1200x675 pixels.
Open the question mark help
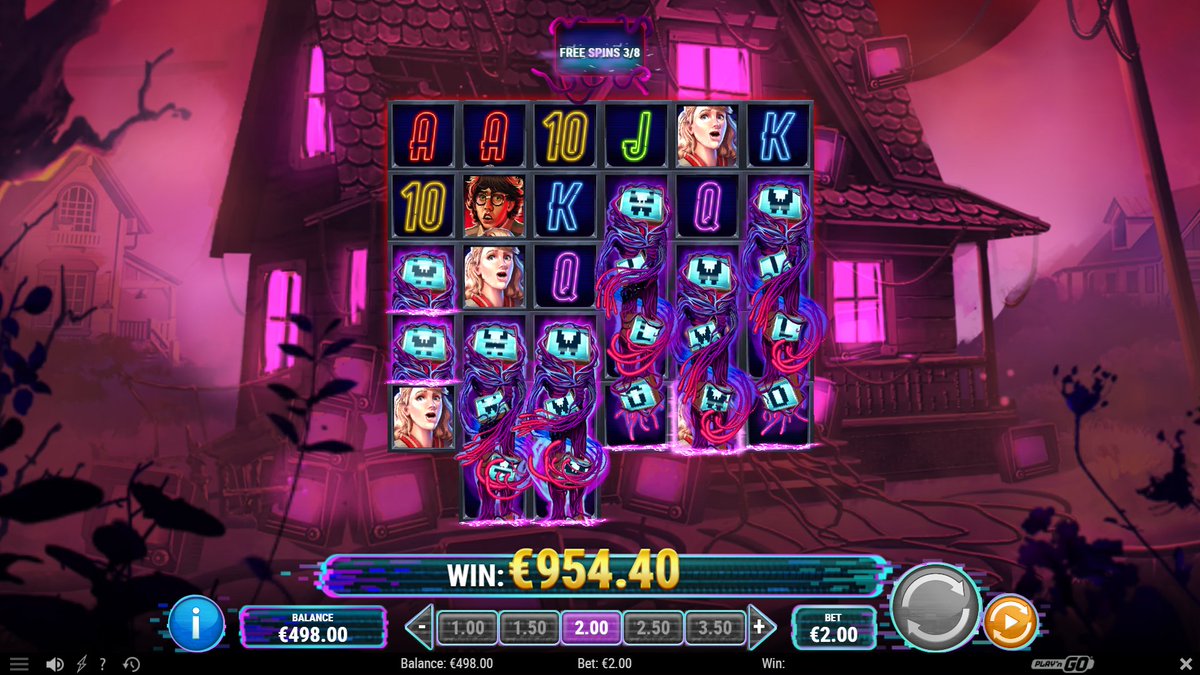click(x=102, y=664)
